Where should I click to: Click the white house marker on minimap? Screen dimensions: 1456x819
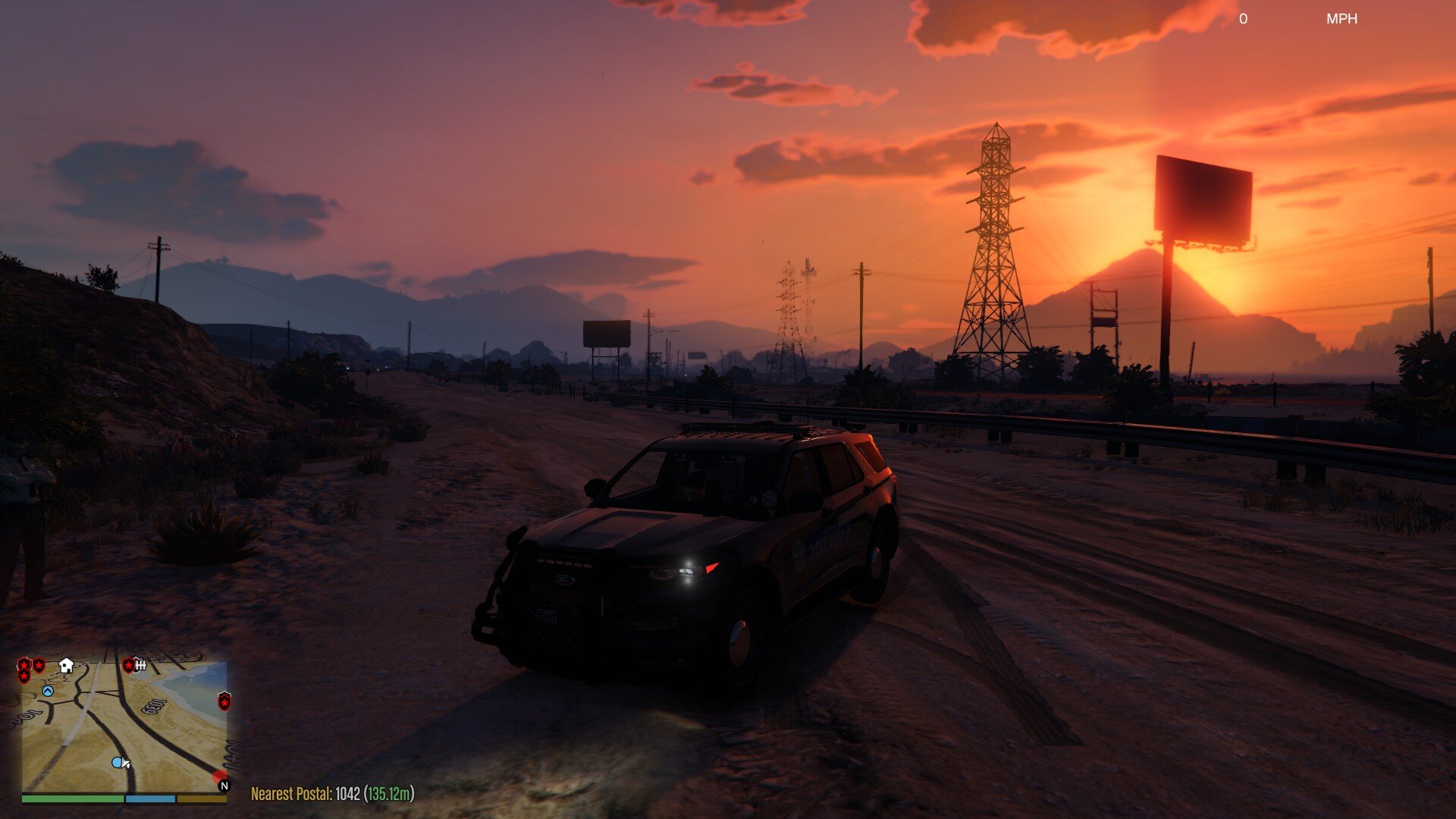pos(66,666)
